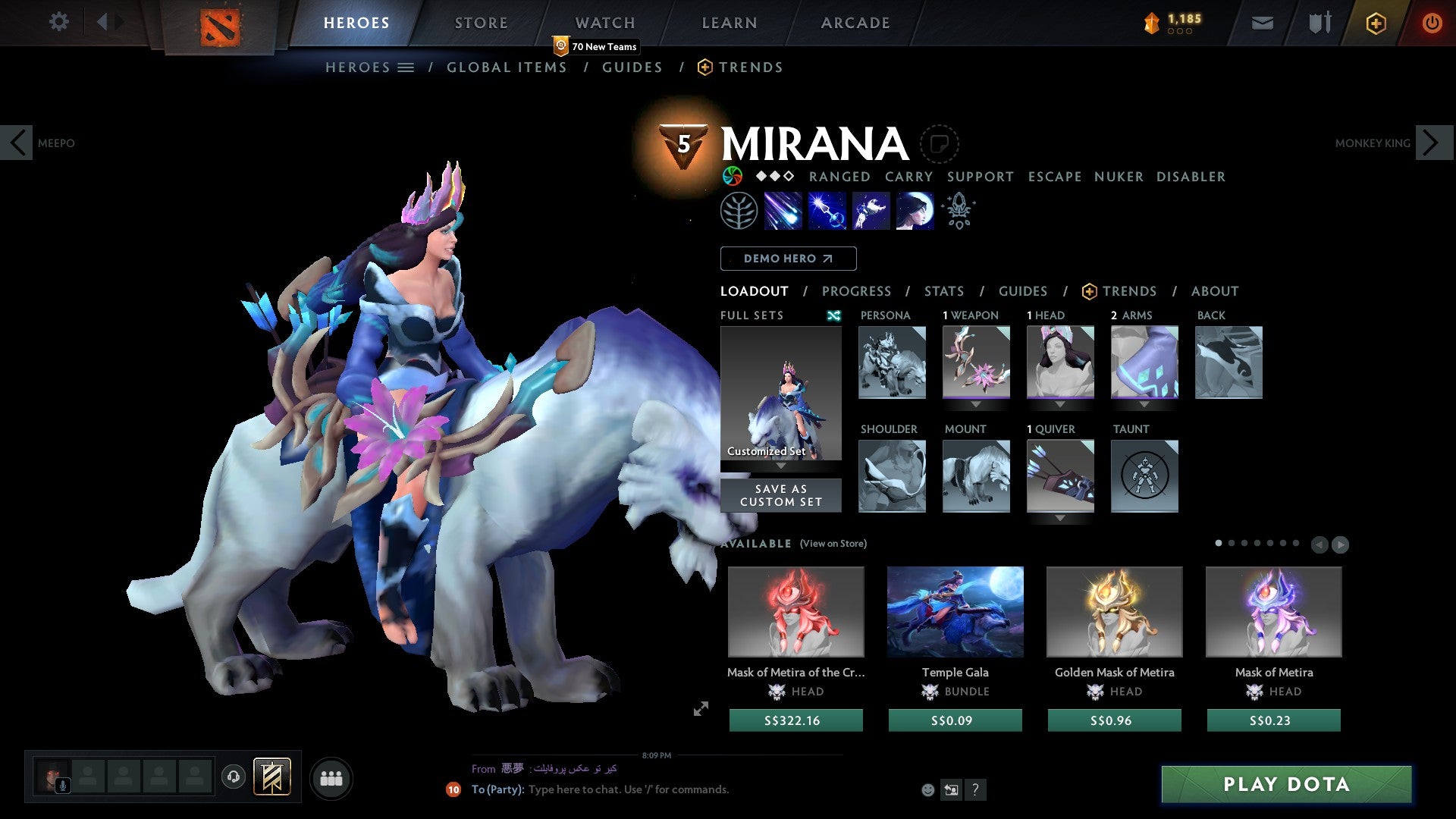Click the Temple Gala bundle thumbnail
The image size is (1456, 819).
coord(955,612)
